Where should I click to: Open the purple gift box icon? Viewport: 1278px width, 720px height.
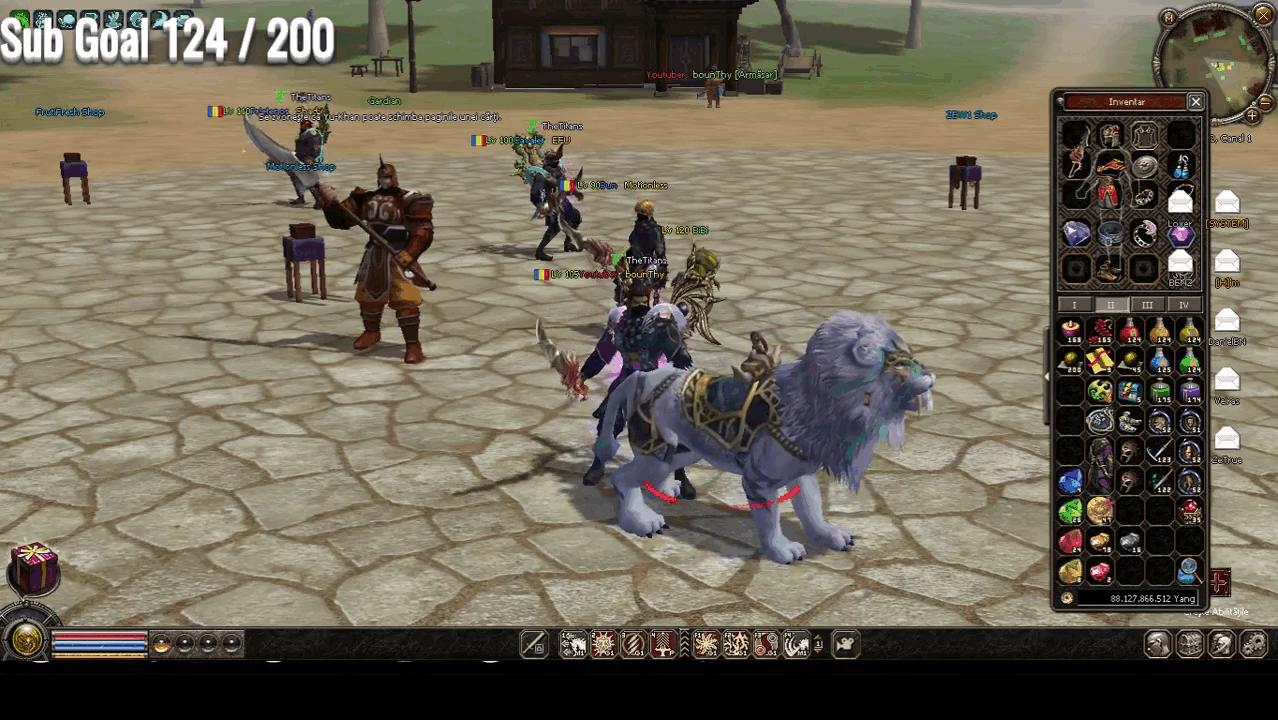click(33, 567)
